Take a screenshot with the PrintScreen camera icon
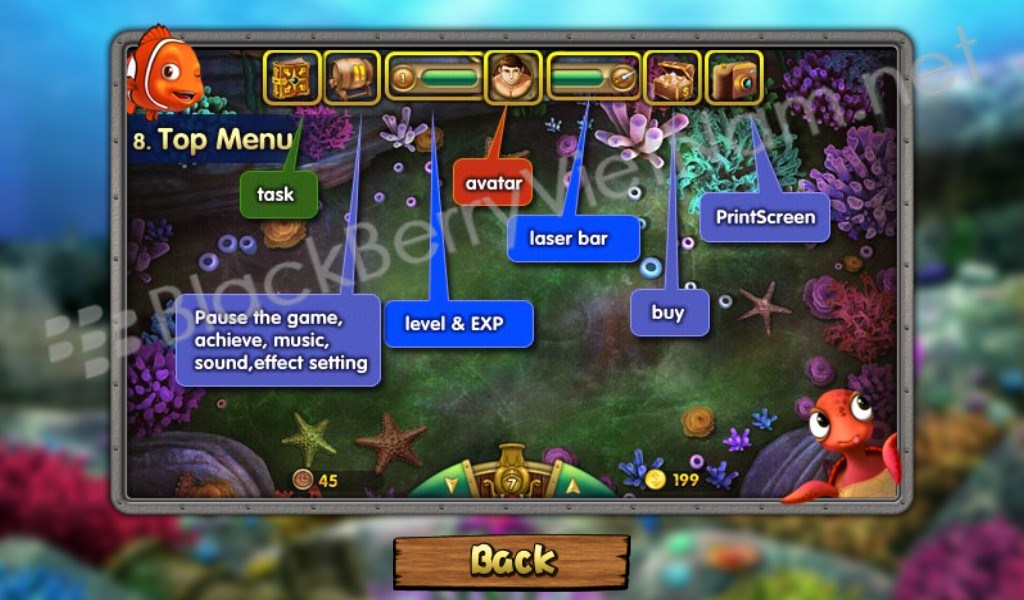 pos(734,78)
